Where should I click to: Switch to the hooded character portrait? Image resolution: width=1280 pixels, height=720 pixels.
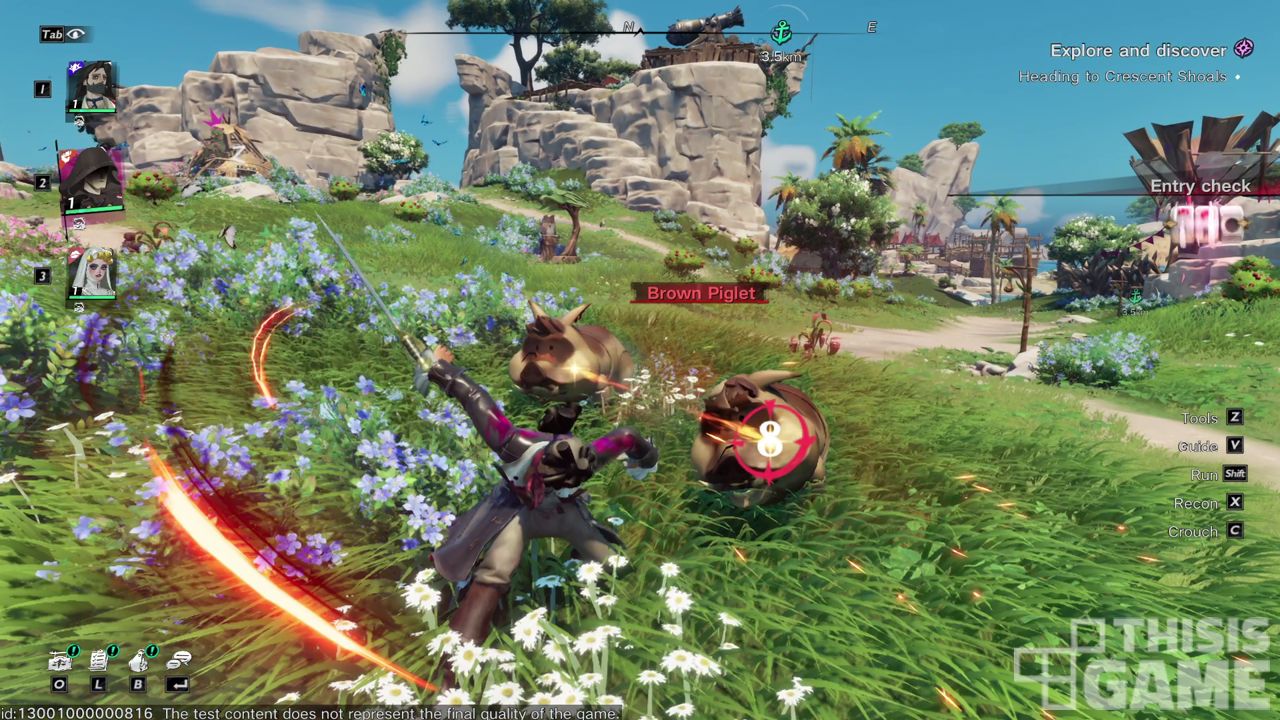click(91, 181)
